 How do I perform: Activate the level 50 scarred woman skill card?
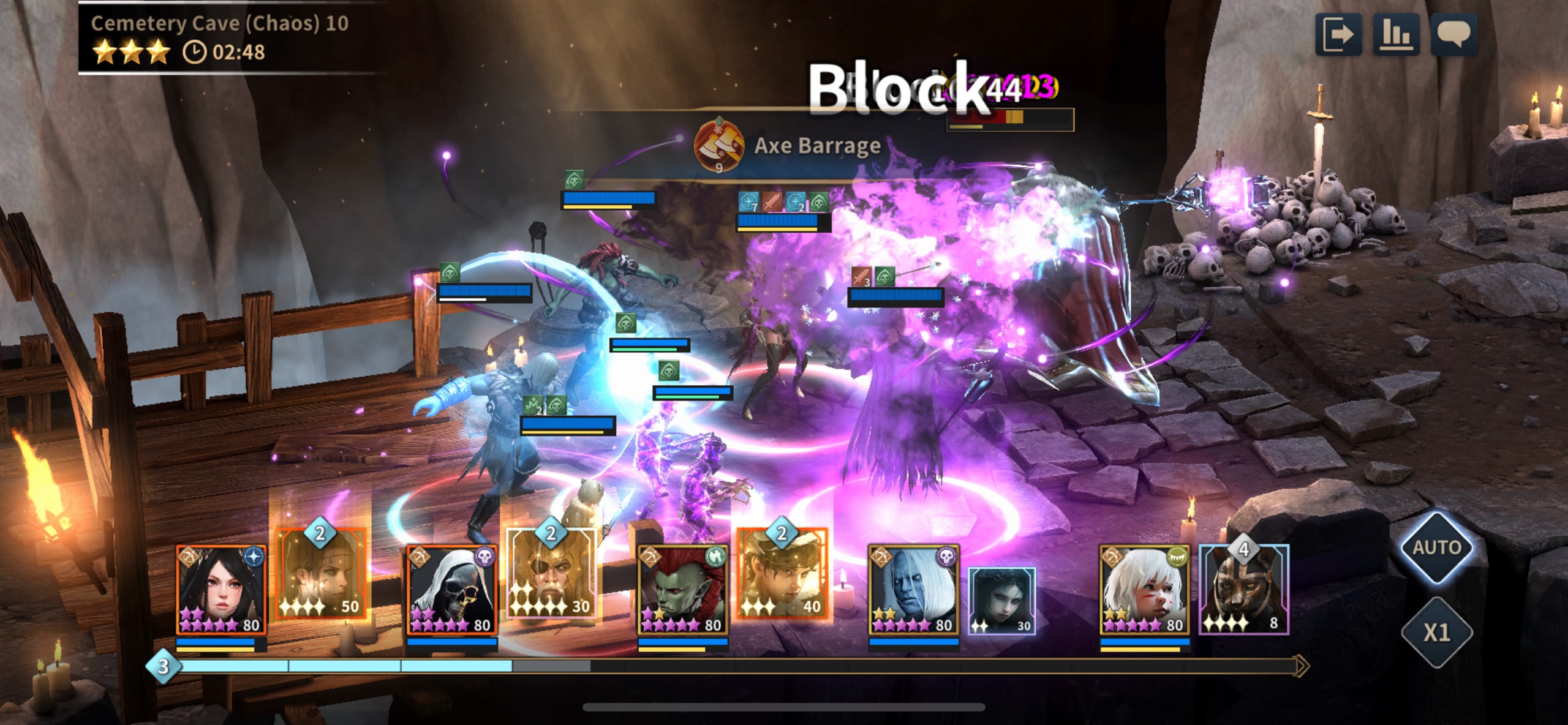321,574
